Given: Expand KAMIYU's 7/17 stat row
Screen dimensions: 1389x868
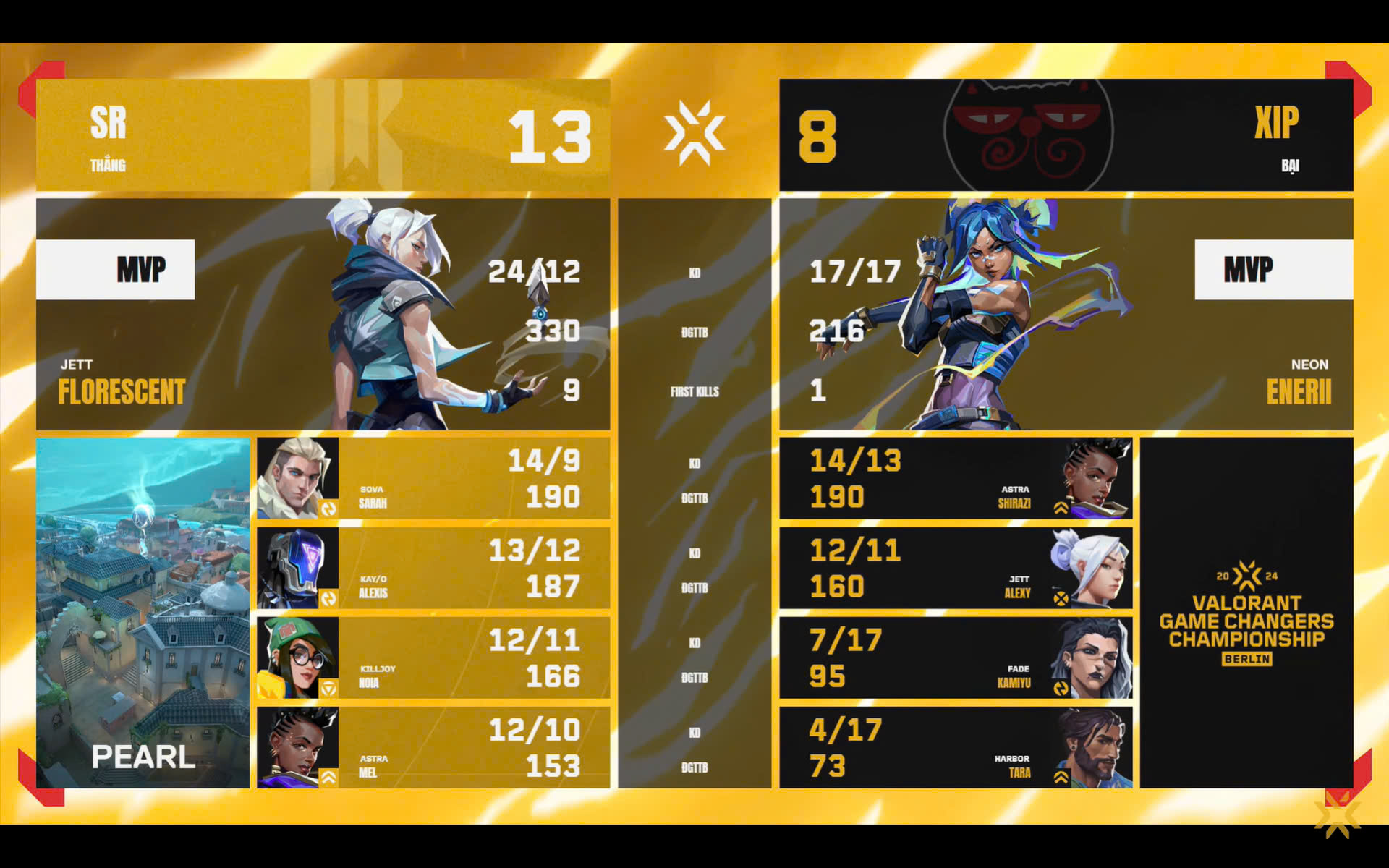Looking at the screenshot, I should 955,658.
